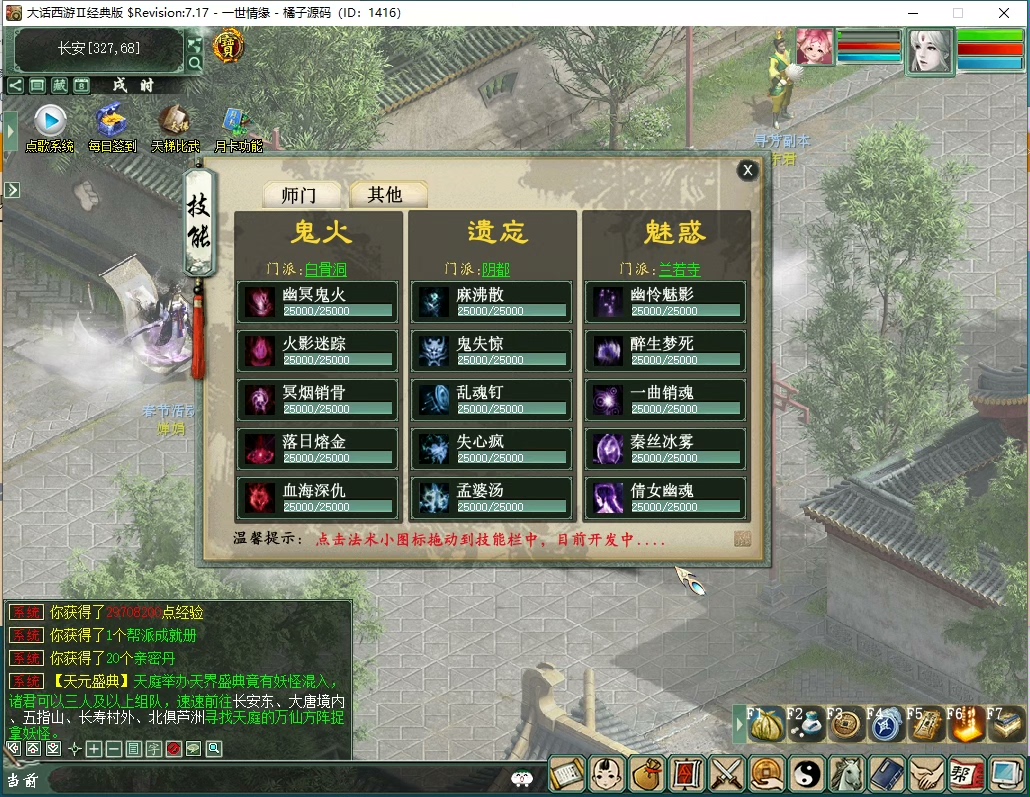The width and height of the screenshot is (1030, 797).
Task: Select the 血海深仇 skill
Action: pos(318,498)
